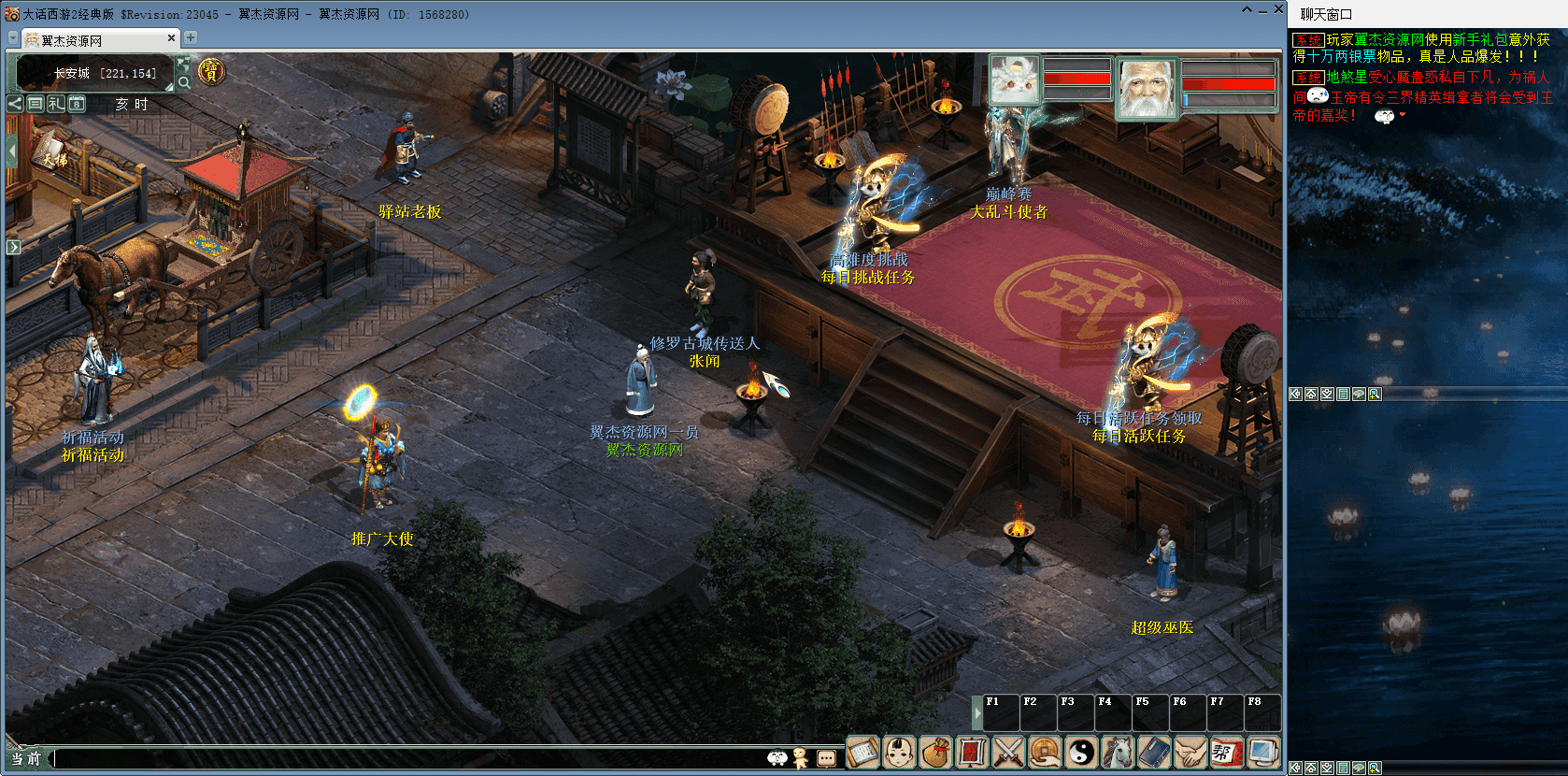Open the item bag pouch
Screen dimensions: 1568x776
pyautogui.click(x=936, y=752)
